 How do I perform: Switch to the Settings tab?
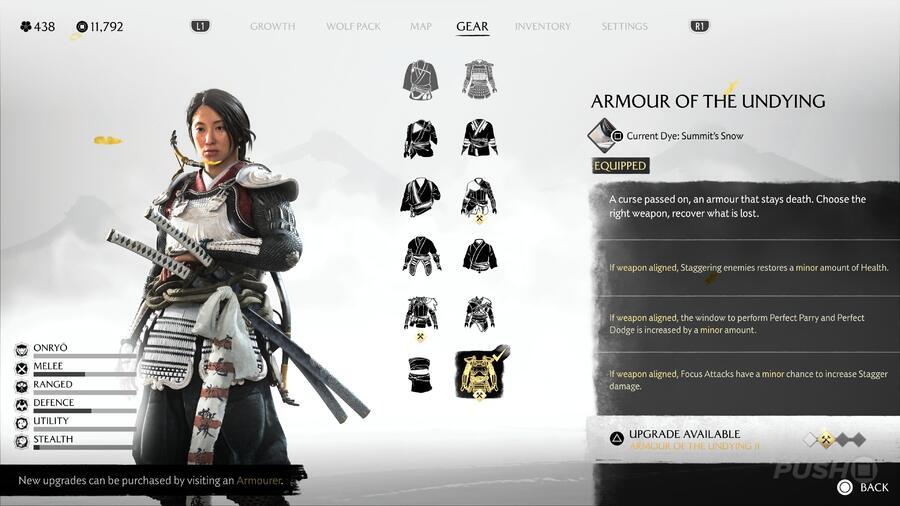pos(624,26)
